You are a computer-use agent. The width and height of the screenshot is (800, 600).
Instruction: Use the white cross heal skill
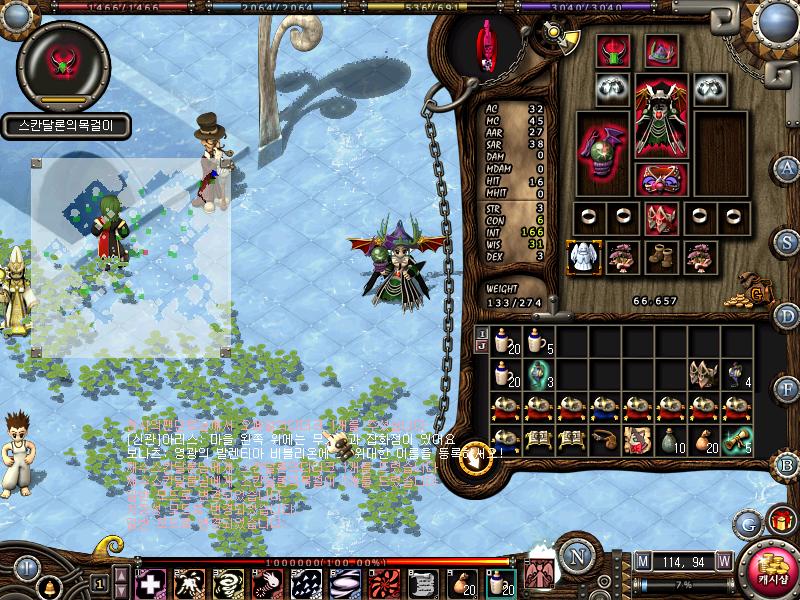tap(150, 584)
